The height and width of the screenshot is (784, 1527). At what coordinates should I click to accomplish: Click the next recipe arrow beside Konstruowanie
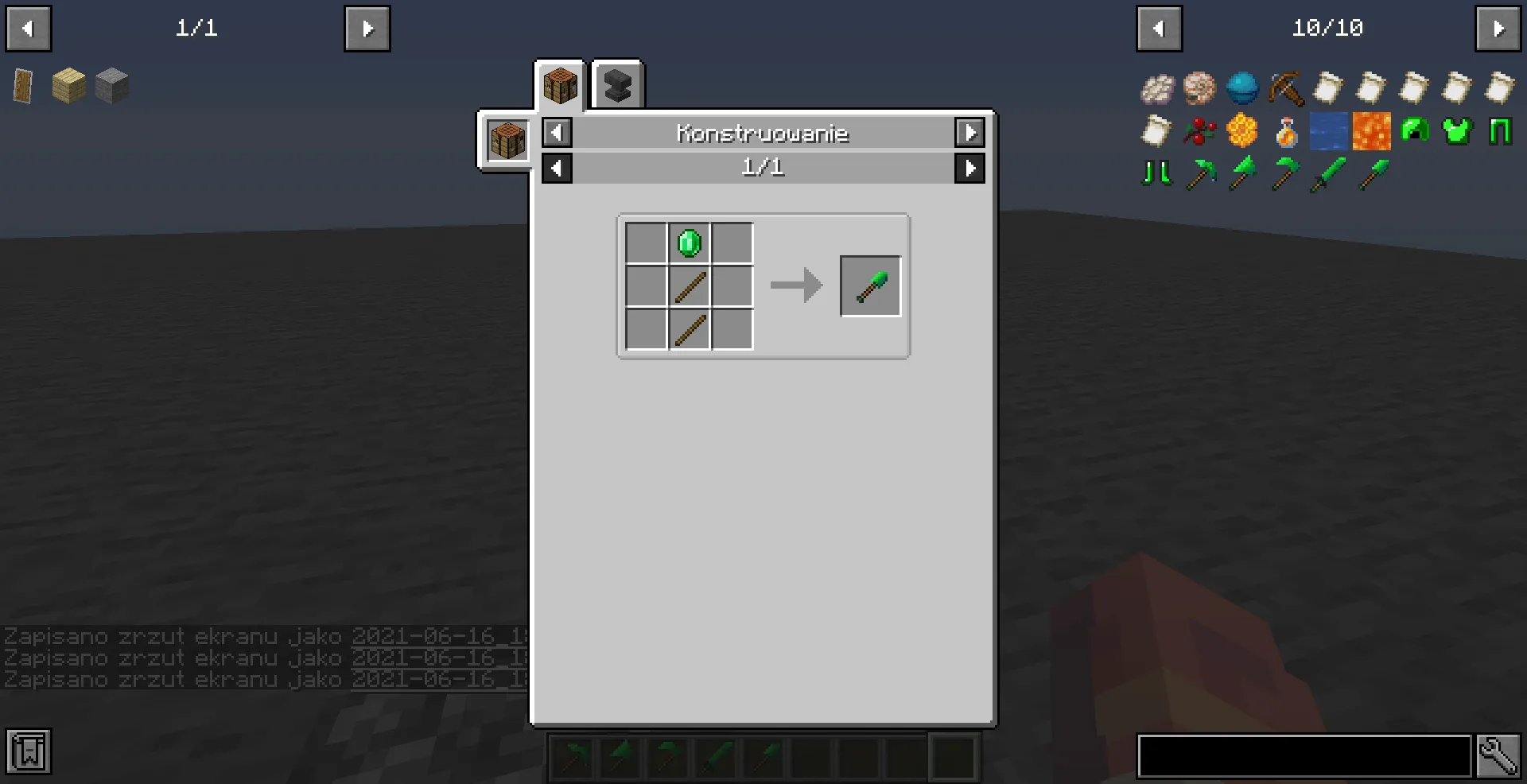click(x=969, y=133)
